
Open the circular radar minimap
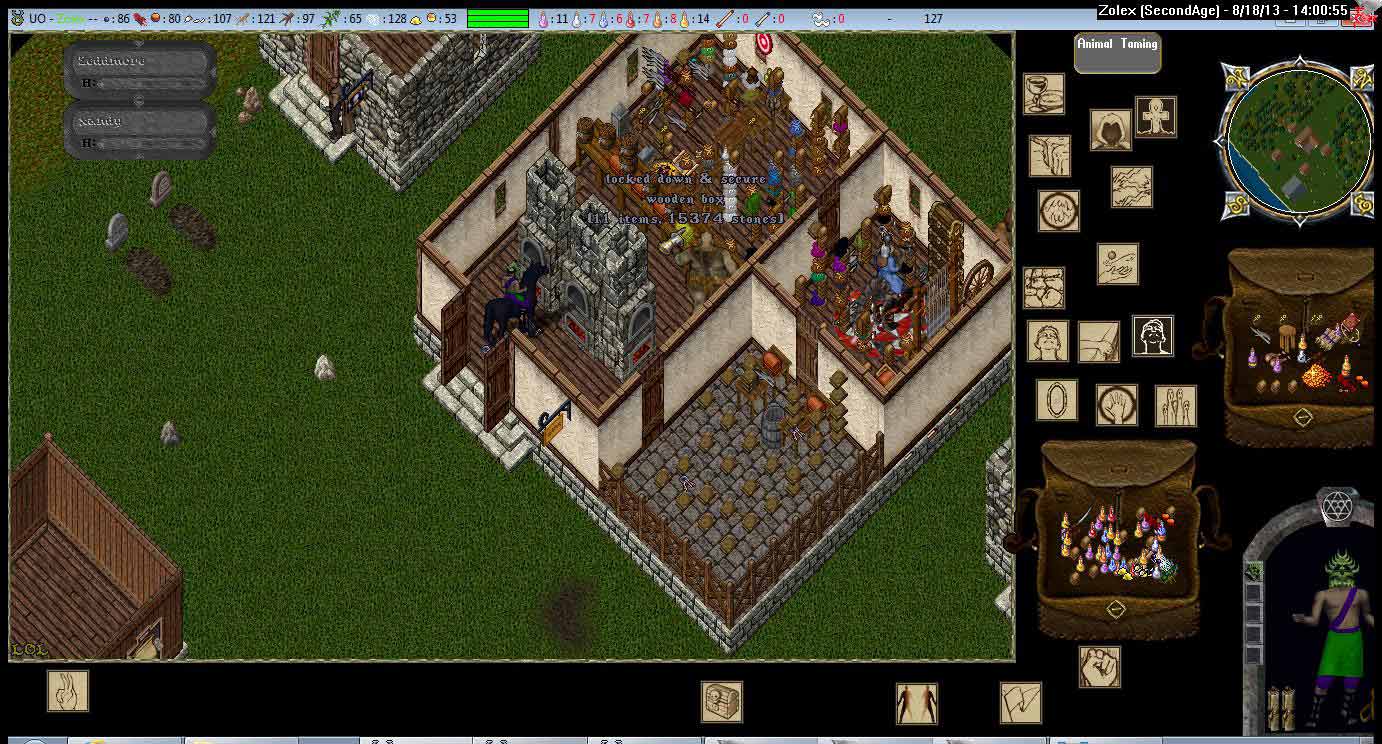tap(1298, 142)
